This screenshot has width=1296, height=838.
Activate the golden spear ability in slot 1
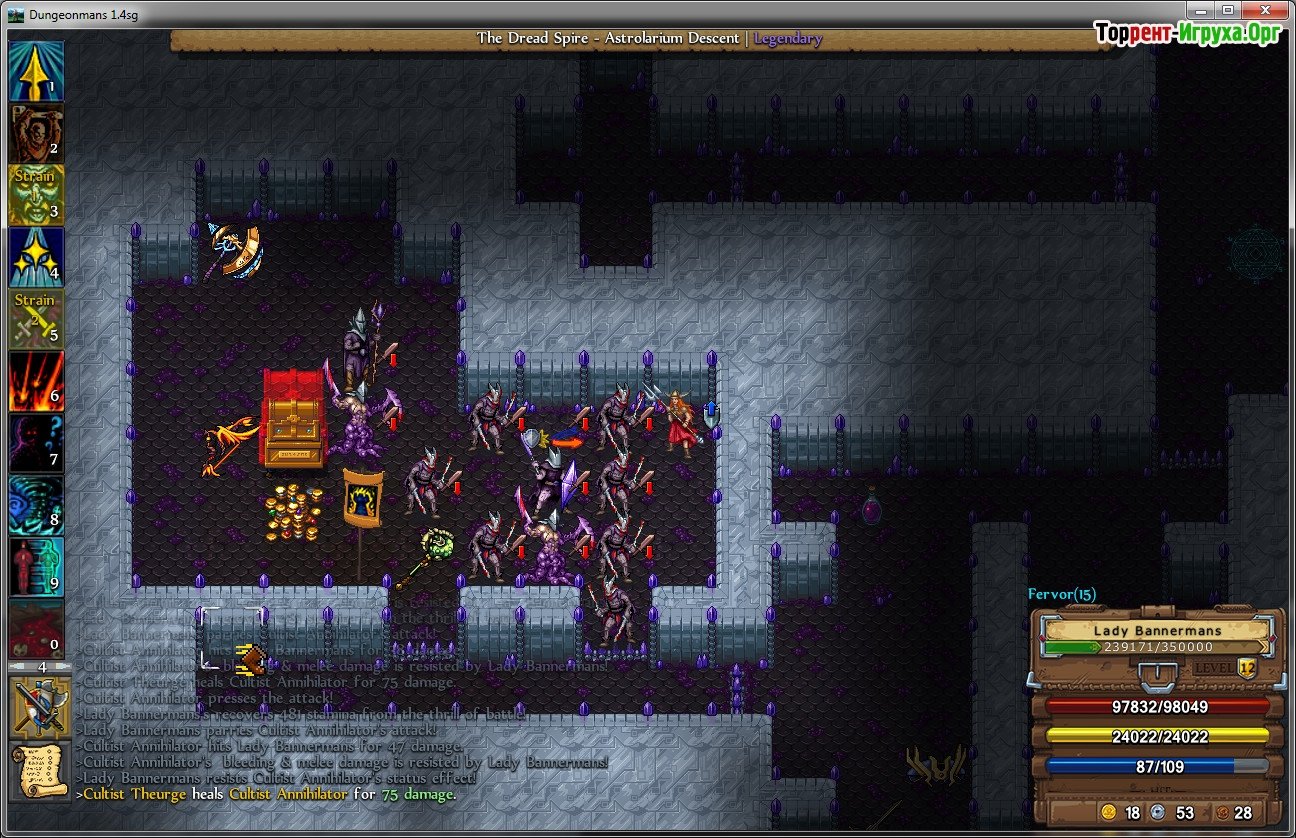(37, 70)
